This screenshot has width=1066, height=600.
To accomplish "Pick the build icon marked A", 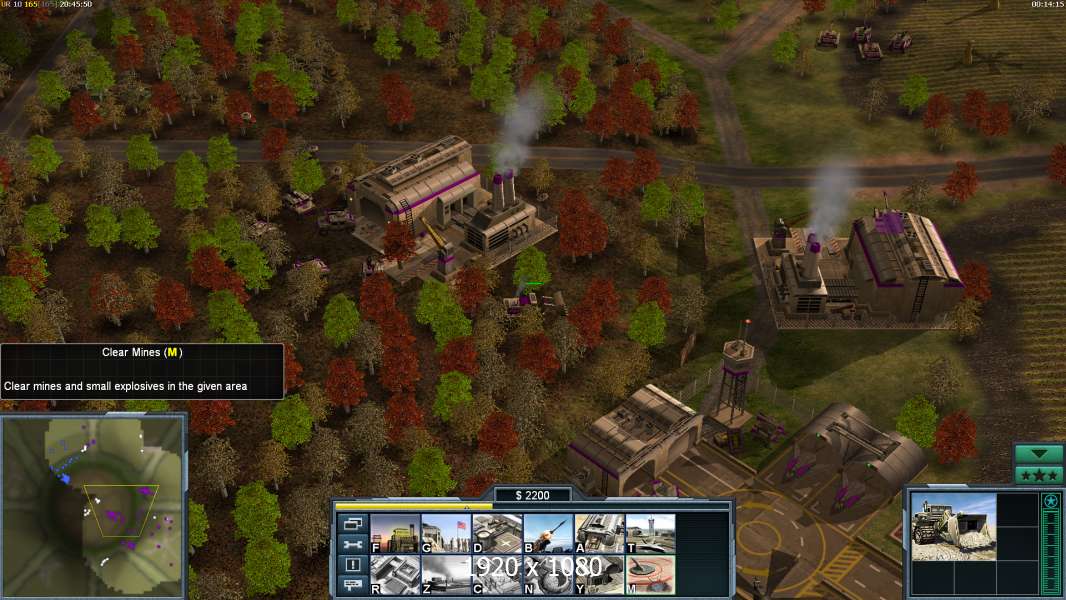I will [x=599, y=533].
